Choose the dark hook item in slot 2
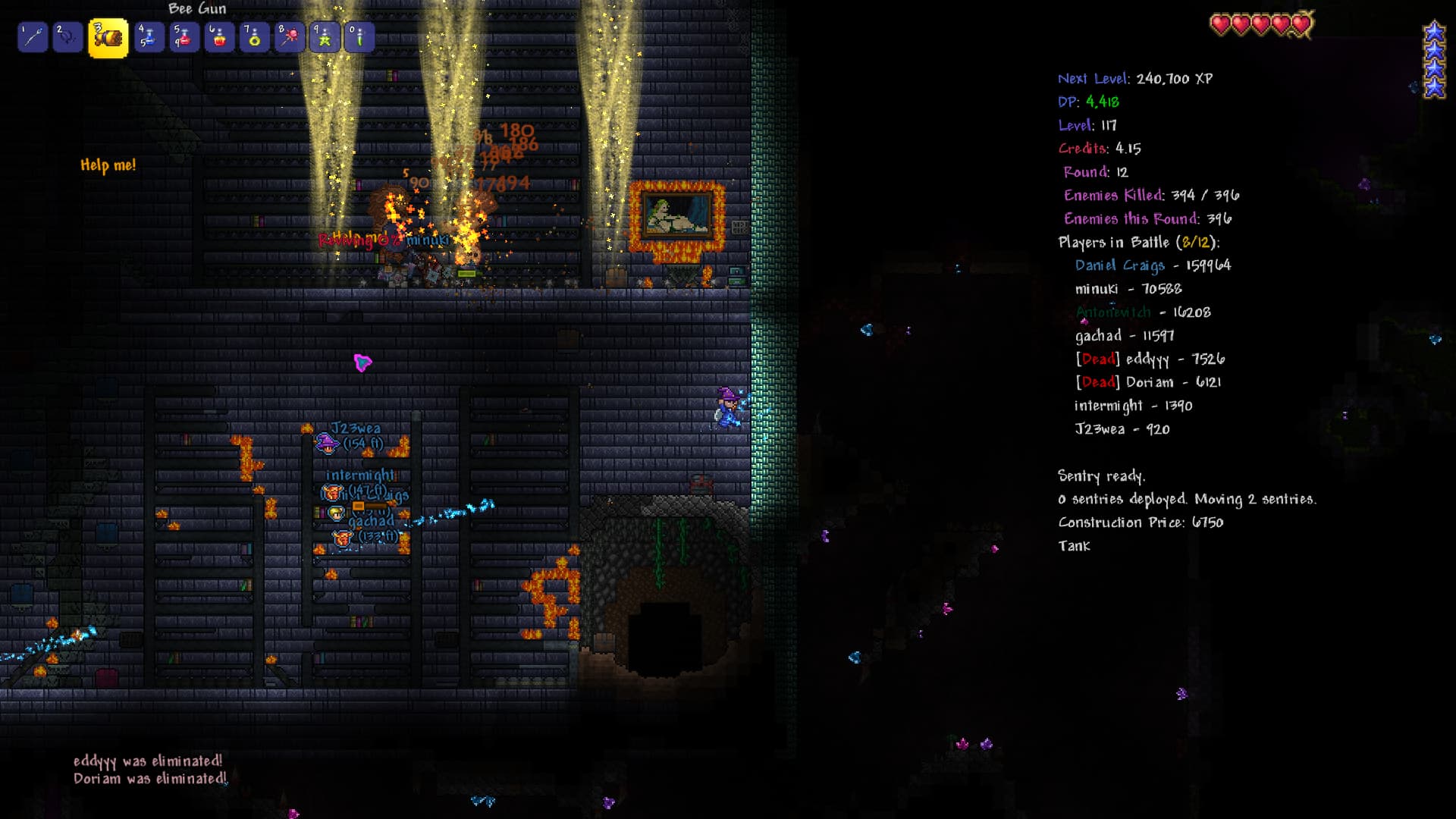The height and width of the screenshot is (819, 1456). click(x=67, y=37)
